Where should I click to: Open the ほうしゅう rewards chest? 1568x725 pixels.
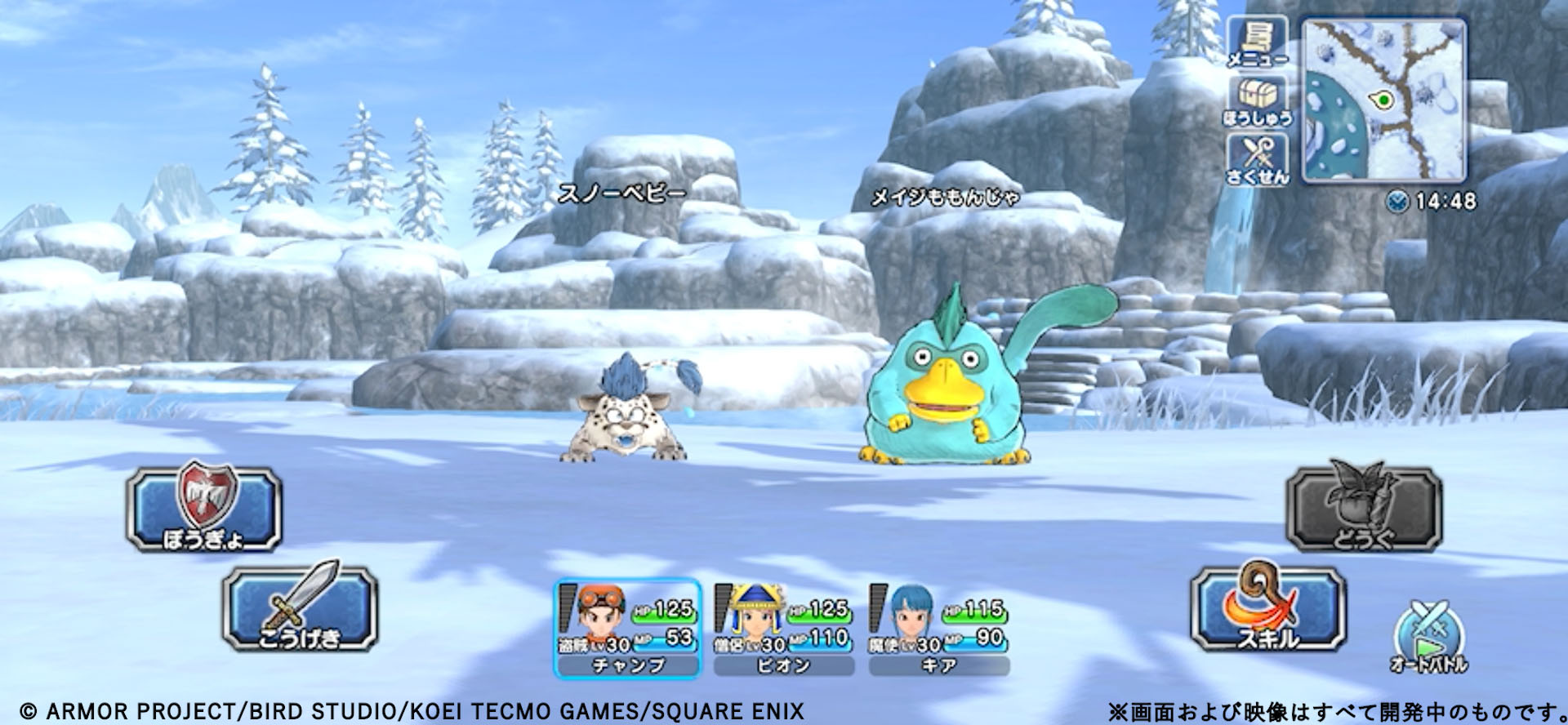pyautogui.click(x=1258, y=102)
